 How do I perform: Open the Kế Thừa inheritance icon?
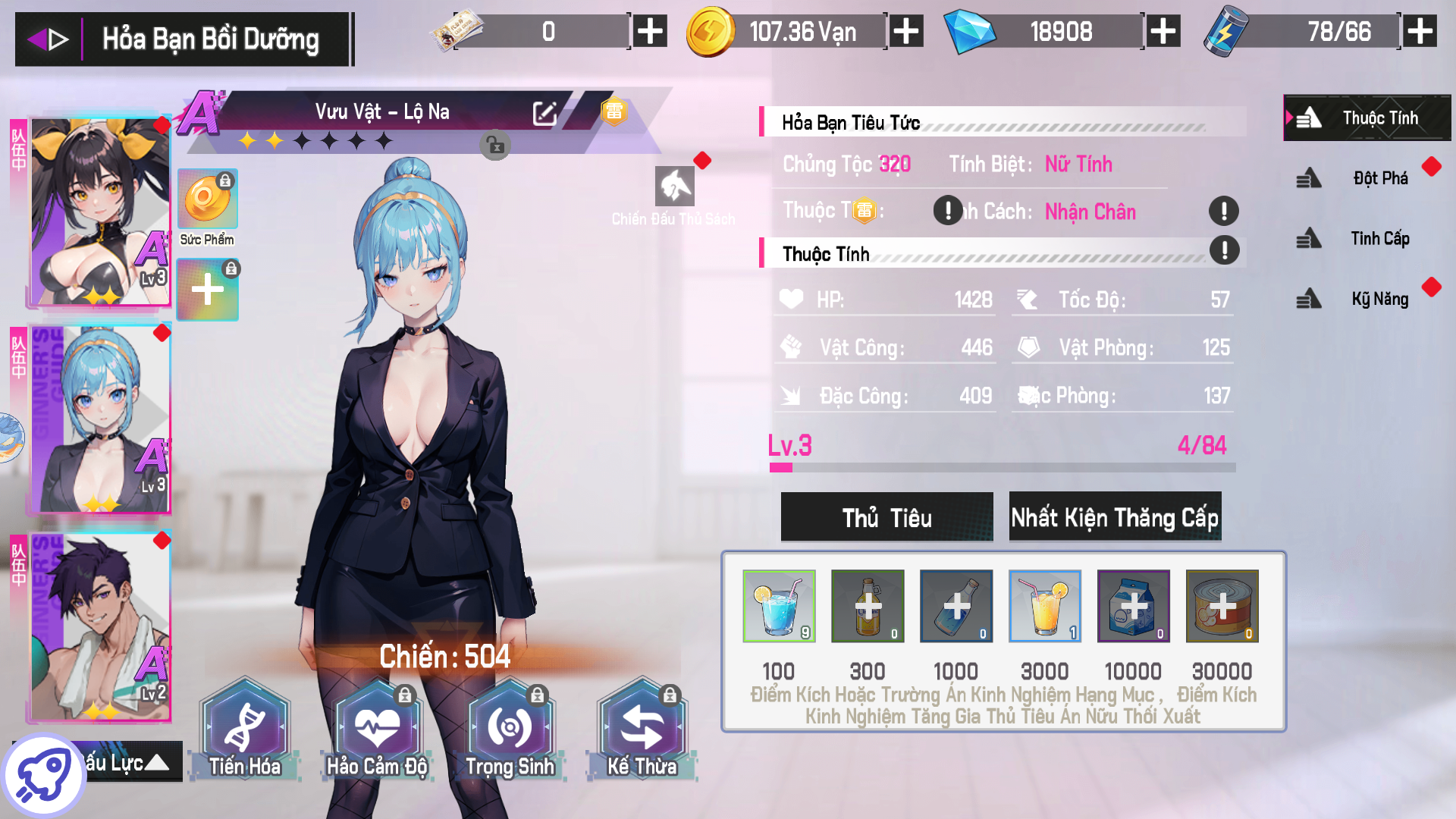pos(642,726)
